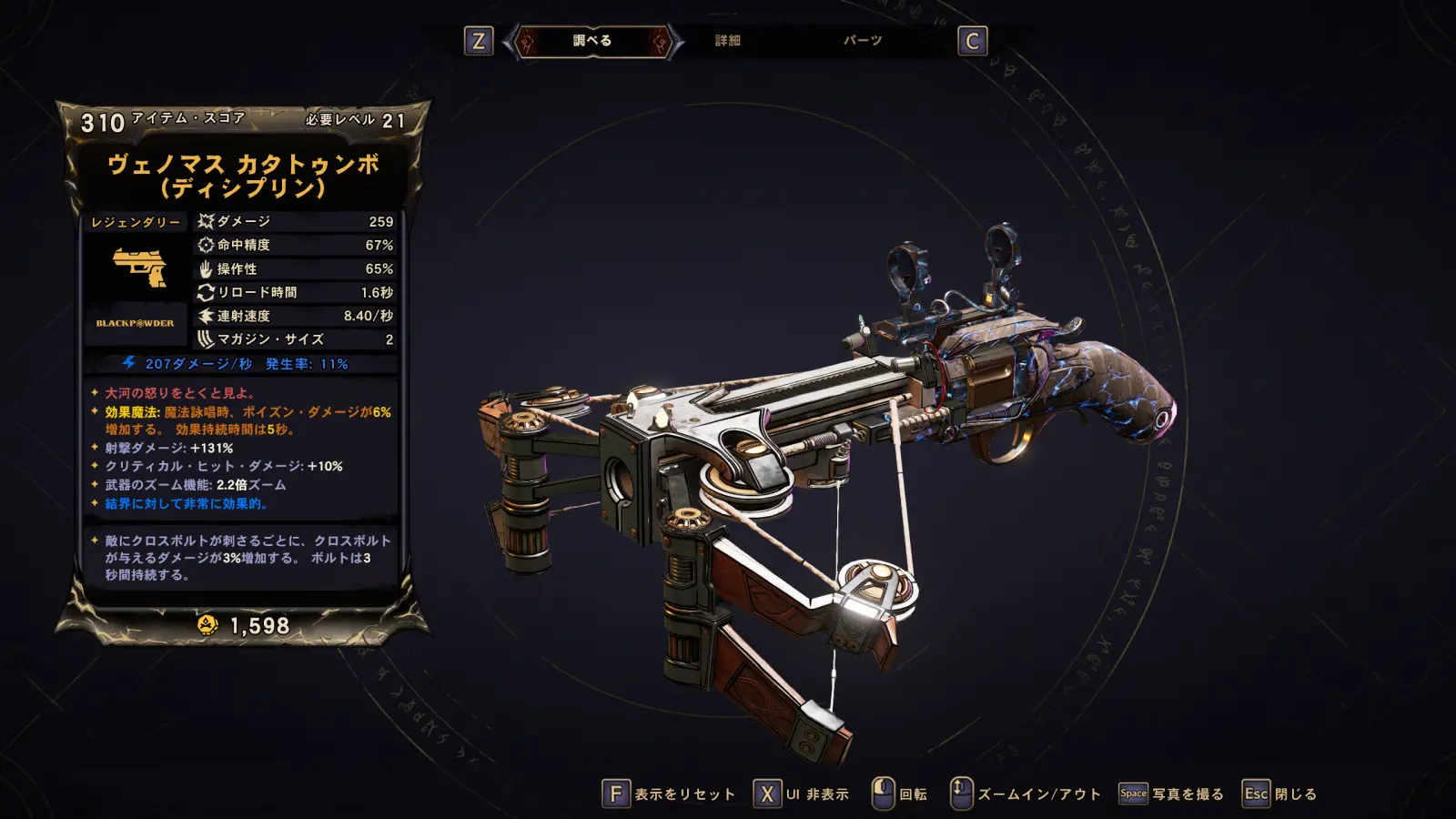
Task: Select the 調べる (Inspect) tab
Action: [x=592, y=41]
